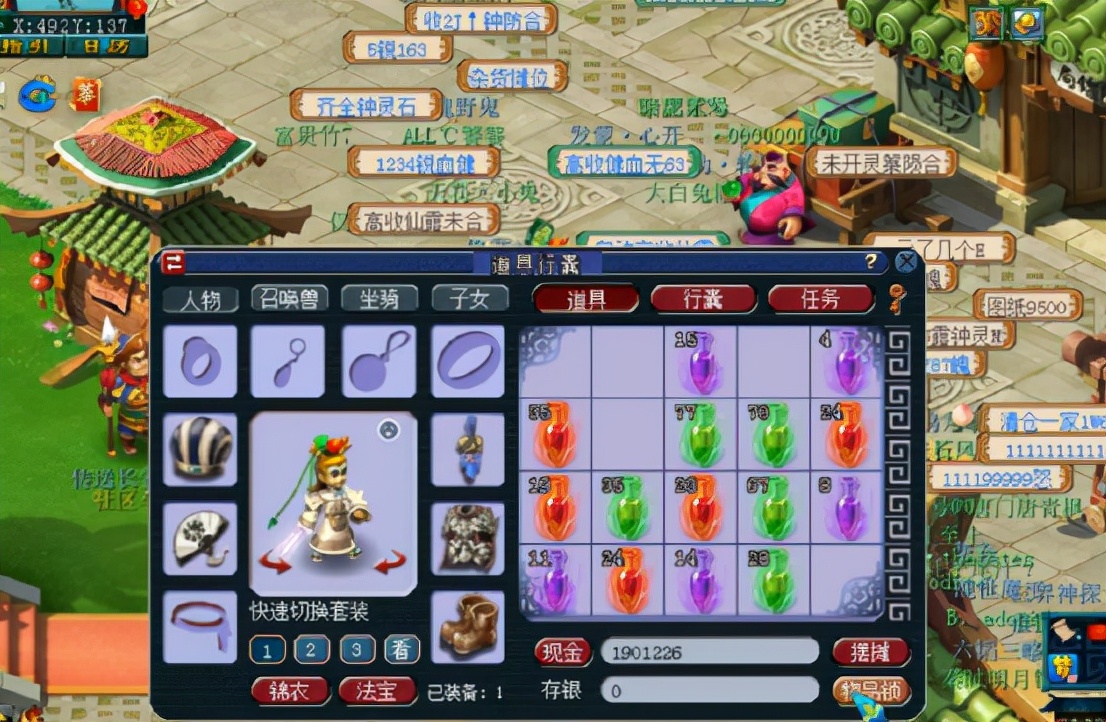
Task: Switch to the 行囊 bag tab
Action: (x=703, y=298)
